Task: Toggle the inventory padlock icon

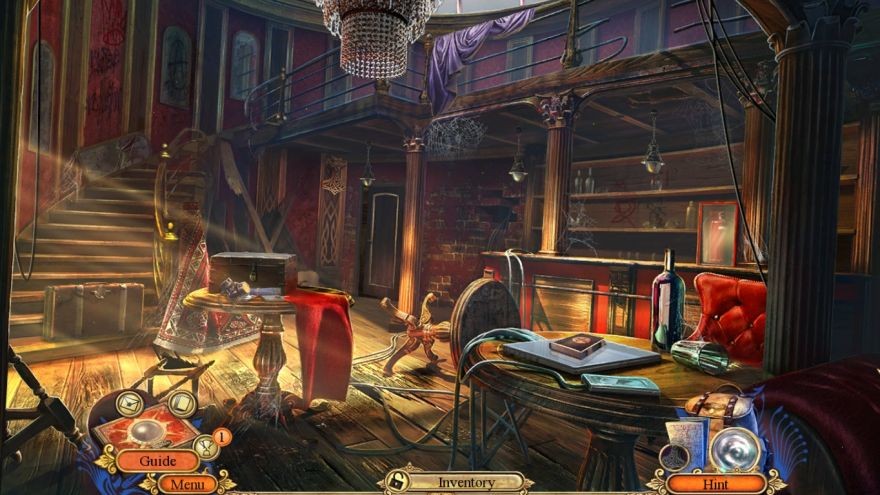Action: pos(396,482)
